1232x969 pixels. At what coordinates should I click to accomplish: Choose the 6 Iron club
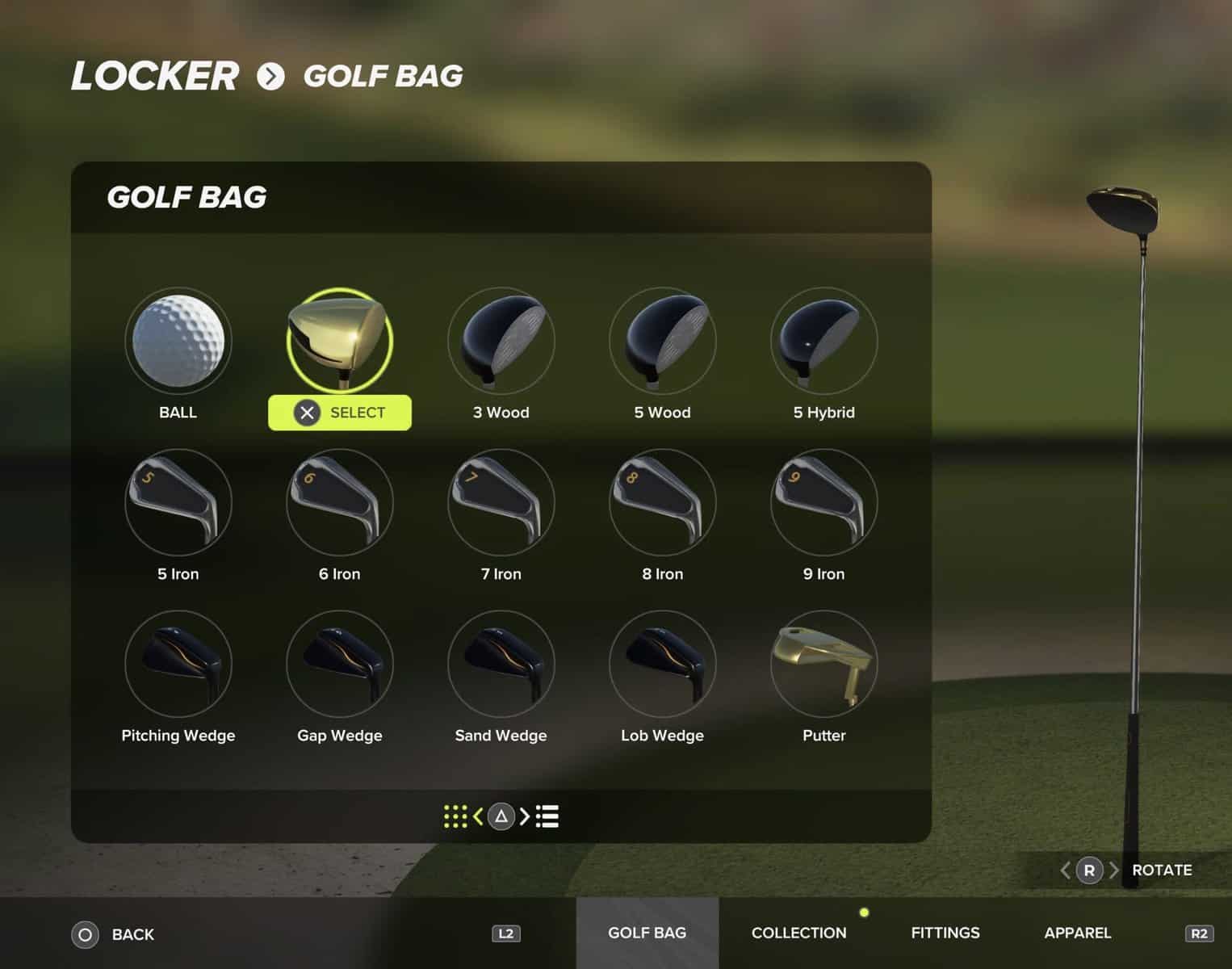(x=340, y=502)
